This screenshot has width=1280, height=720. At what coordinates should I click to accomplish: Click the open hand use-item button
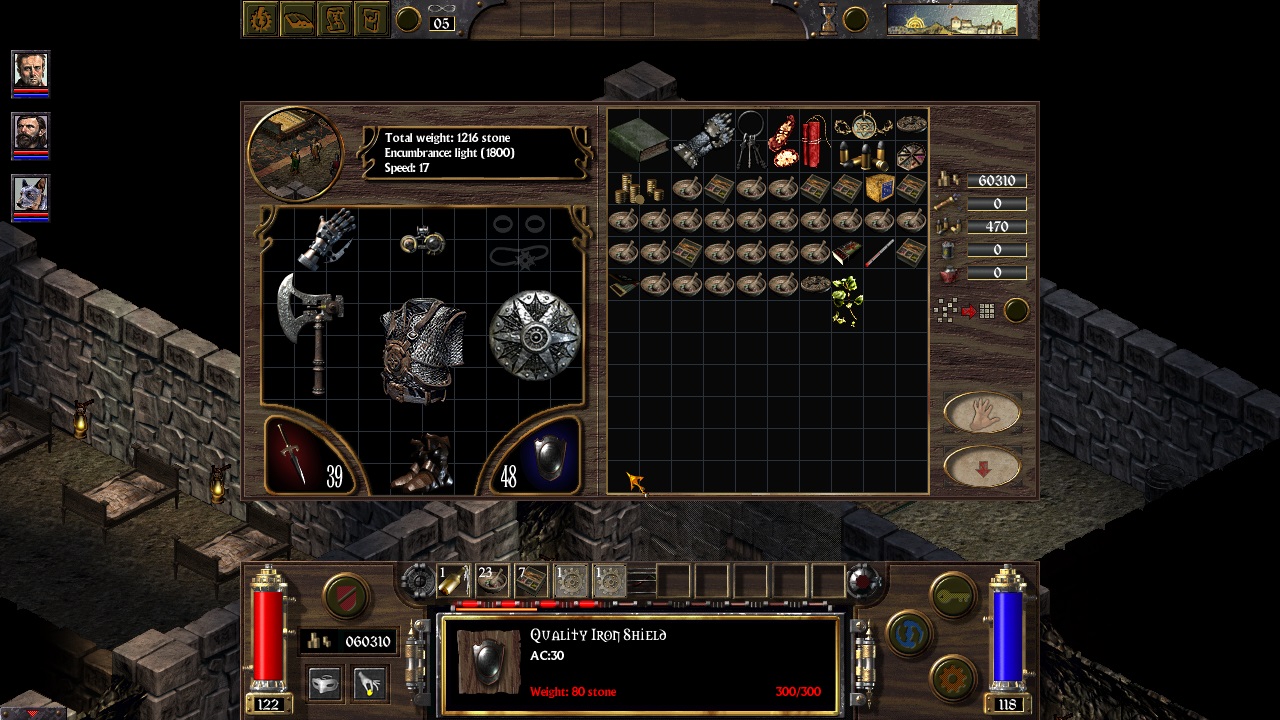click(982, 412)
